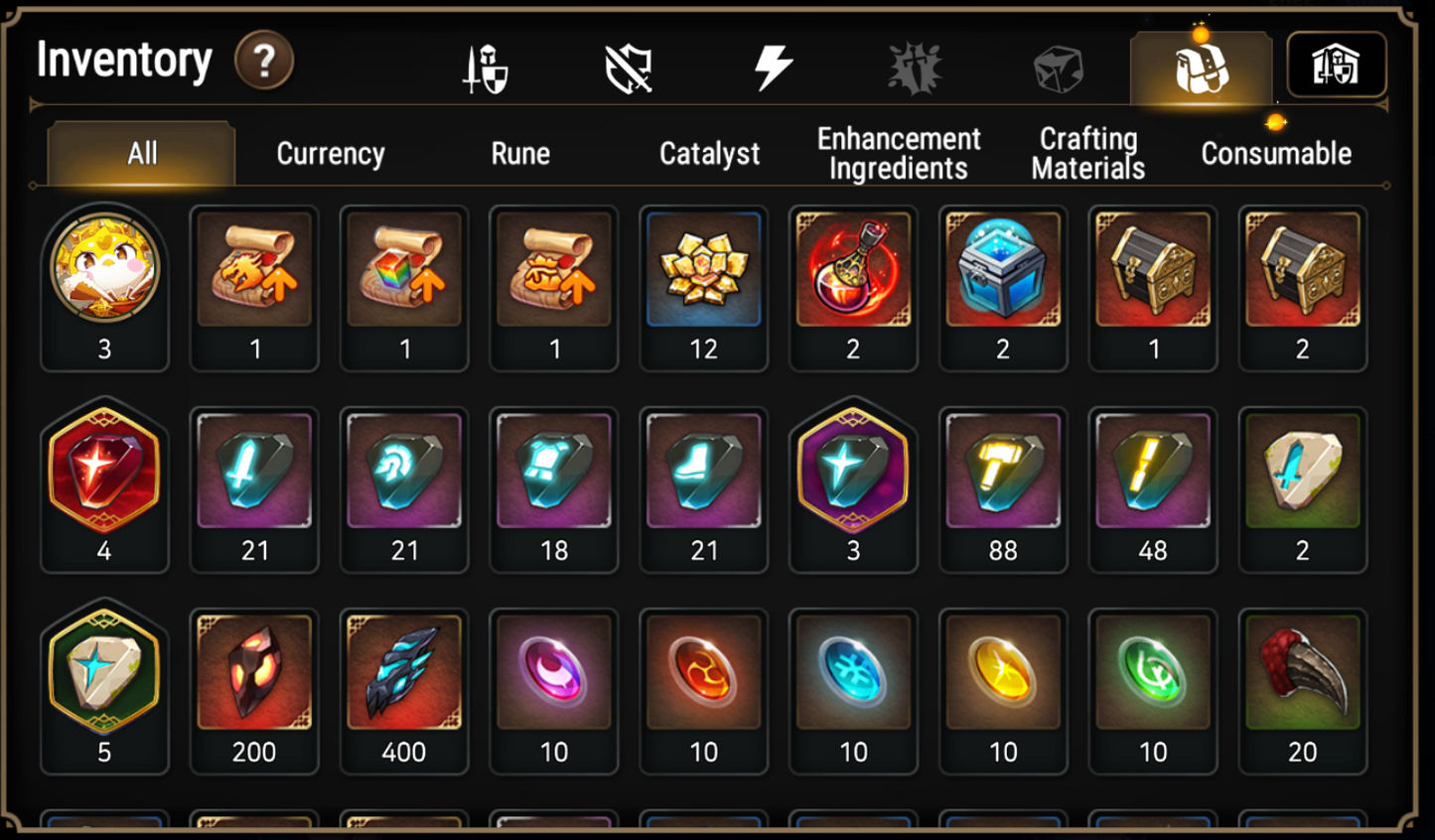Viewport: 1435px width, 840px height.
Task: Select the Rune category tab
Action: [520, 154]
